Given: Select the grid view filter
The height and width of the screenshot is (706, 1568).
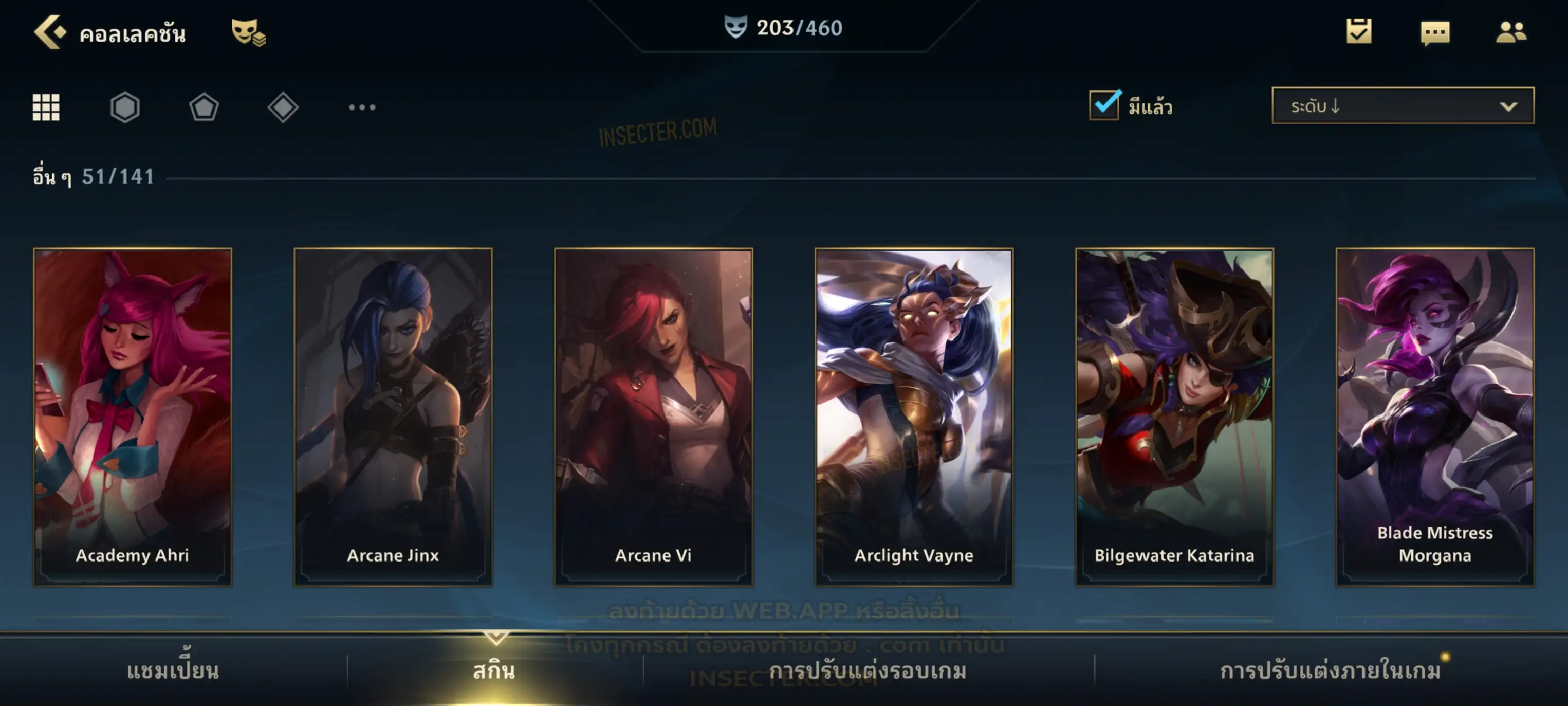Looking at the screenshot, I should 46,107.
